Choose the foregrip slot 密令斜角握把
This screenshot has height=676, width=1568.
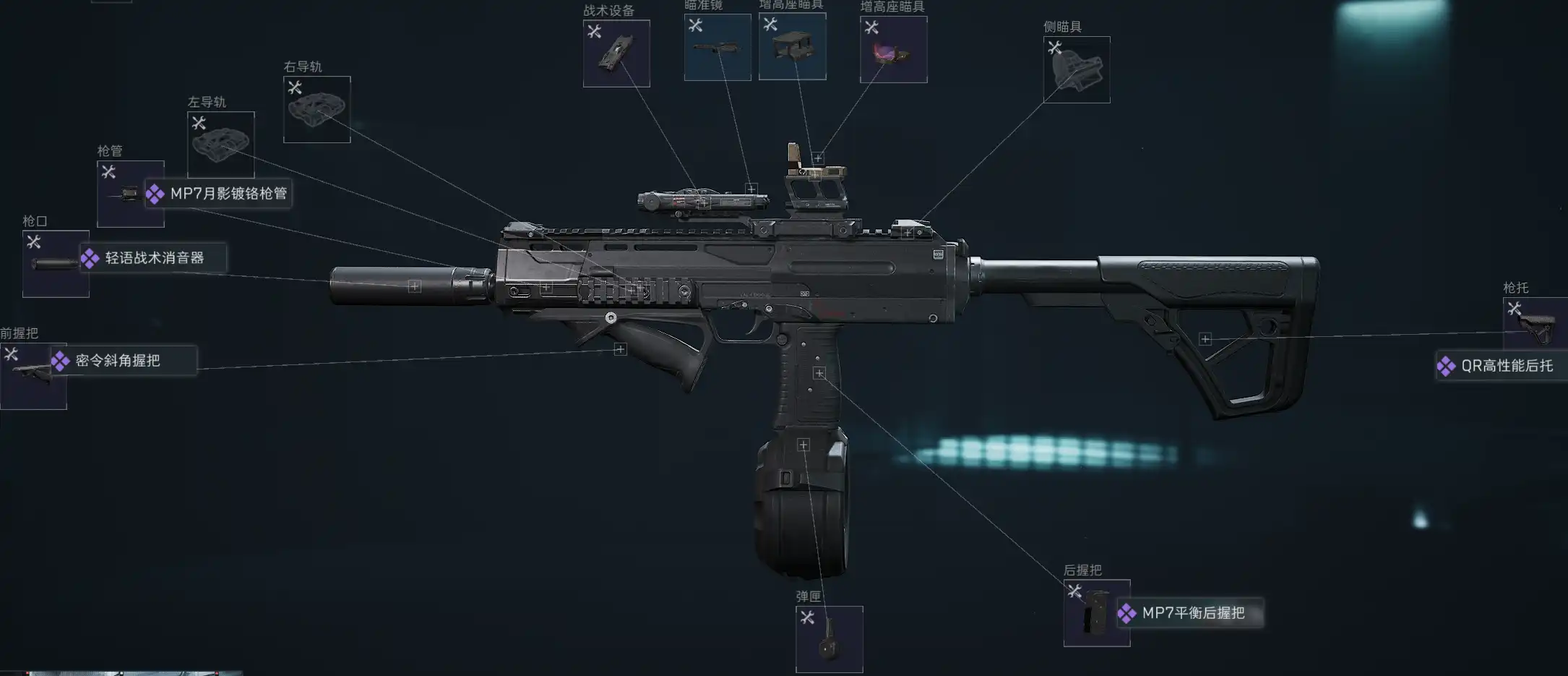[x=33, y=376]
